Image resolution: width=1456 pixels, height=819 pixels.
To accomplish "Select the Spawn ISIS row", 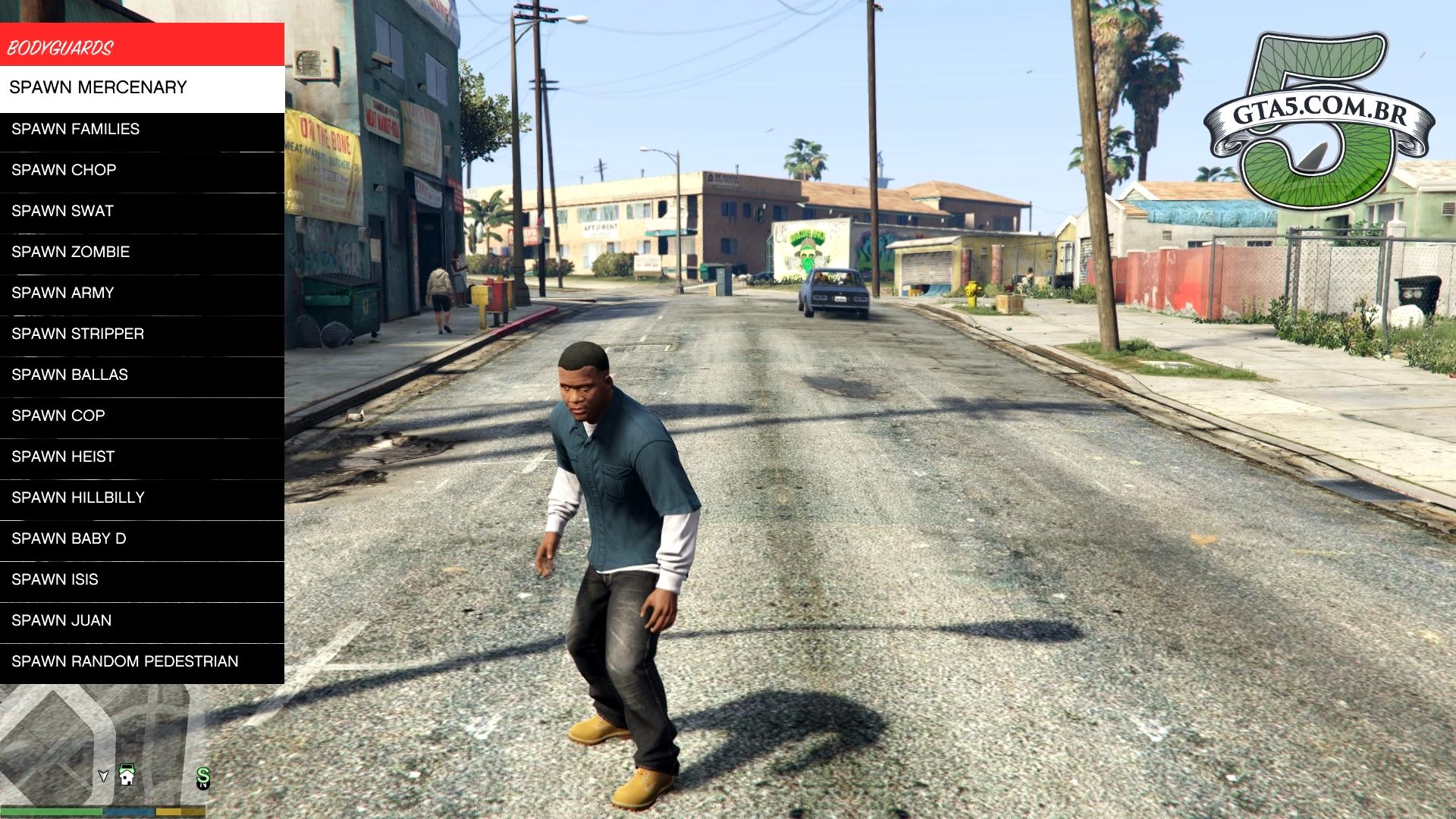I will click(x=142, y=579).
